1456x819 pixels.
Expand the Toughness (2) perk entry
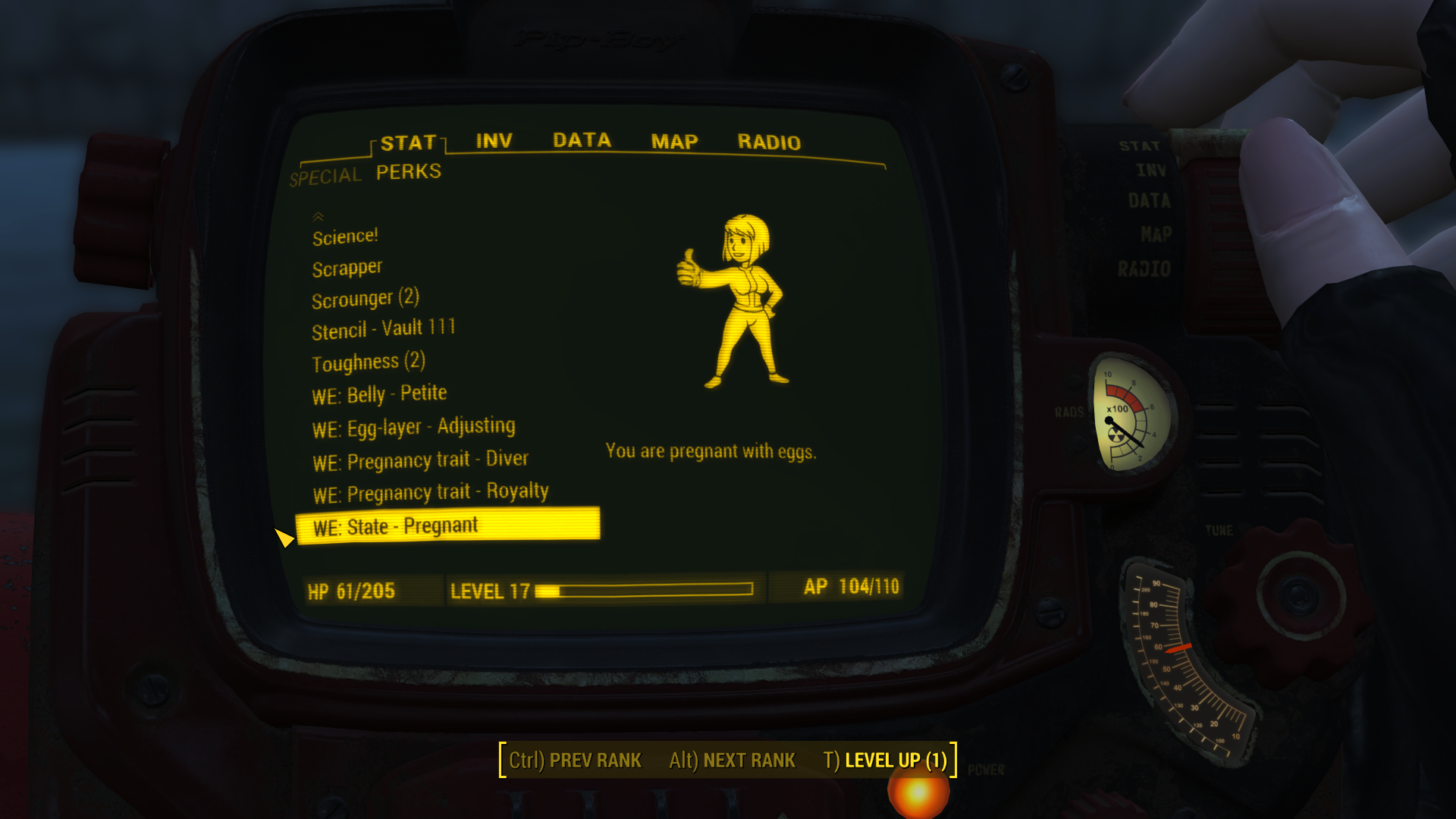click(x=369, y=362)
